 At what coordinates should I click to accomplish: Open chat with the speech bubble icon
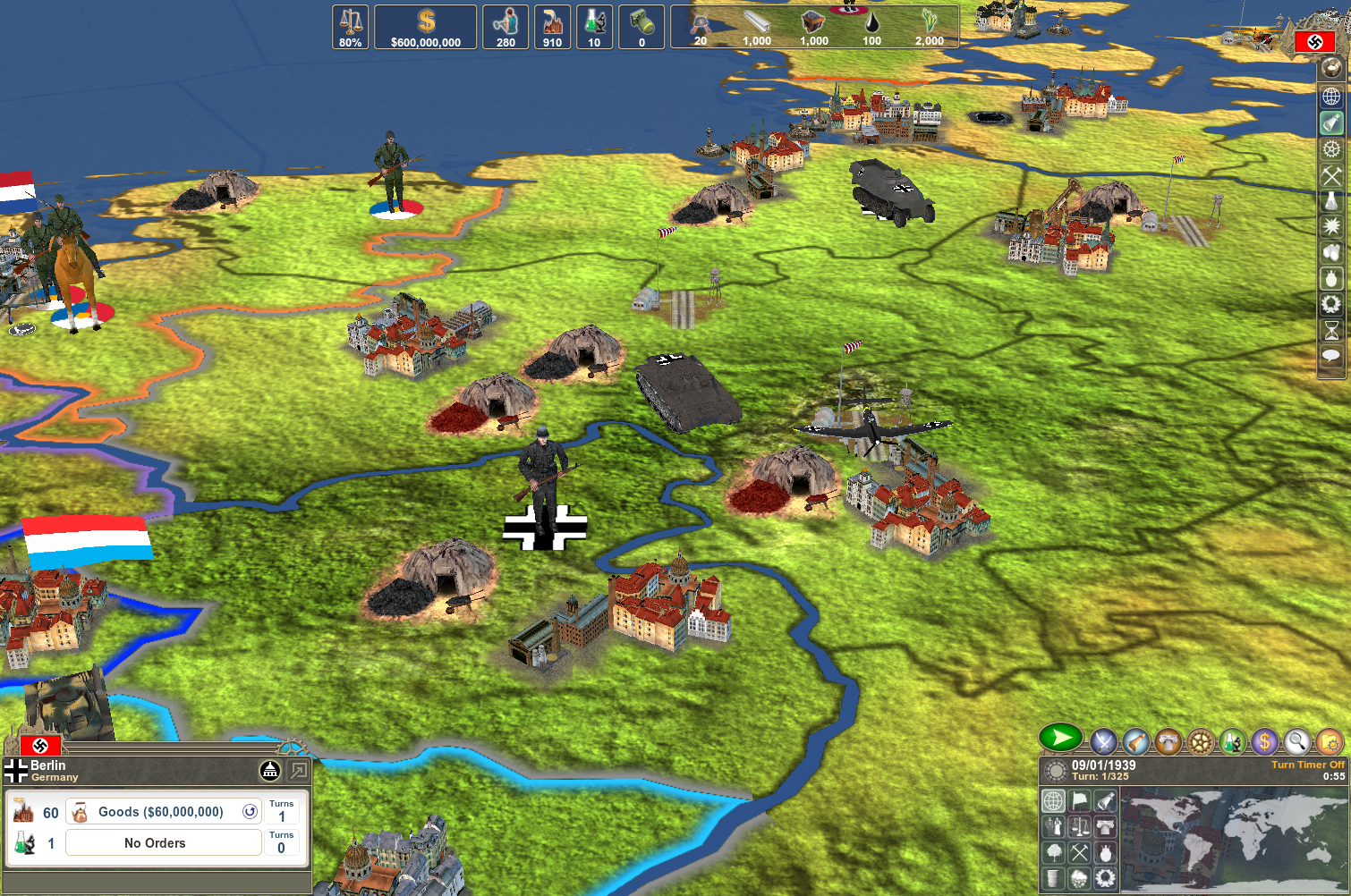pos(1331,356)
